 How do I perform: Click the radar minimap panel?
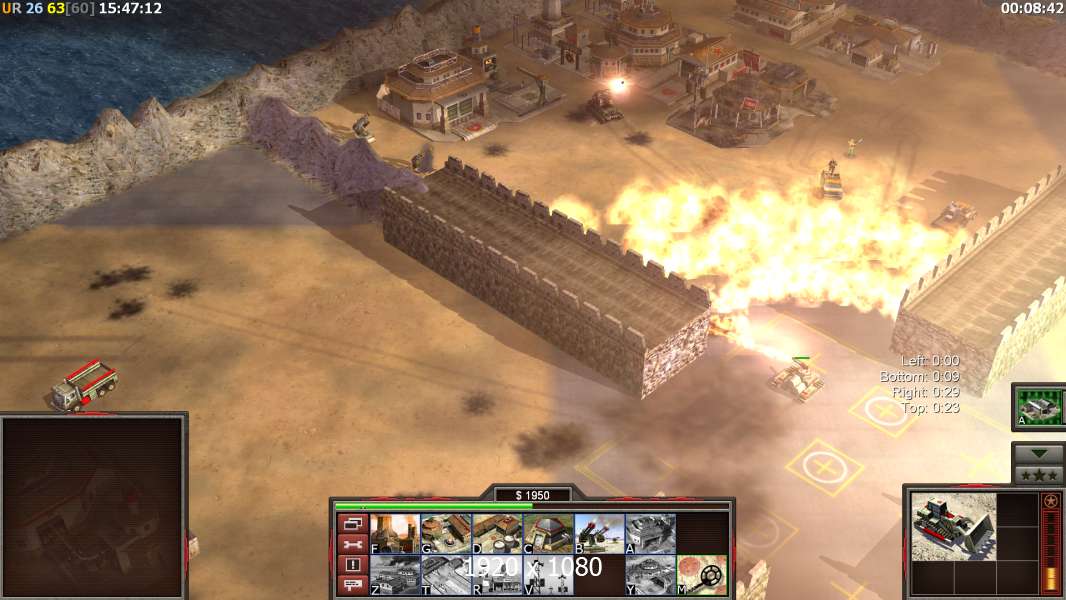94,505
